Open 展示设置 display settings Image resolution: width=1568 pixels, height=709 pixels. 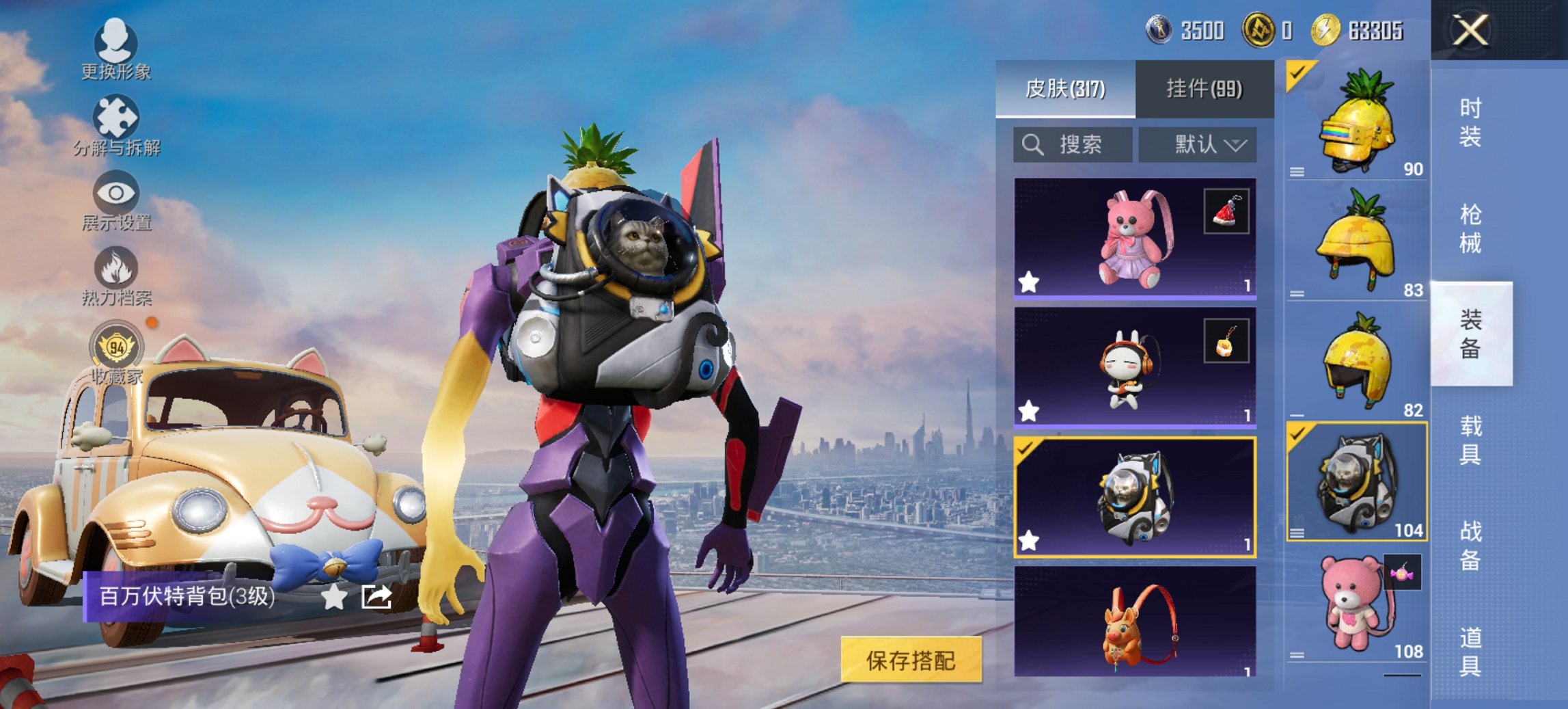(x=115, y=200)
